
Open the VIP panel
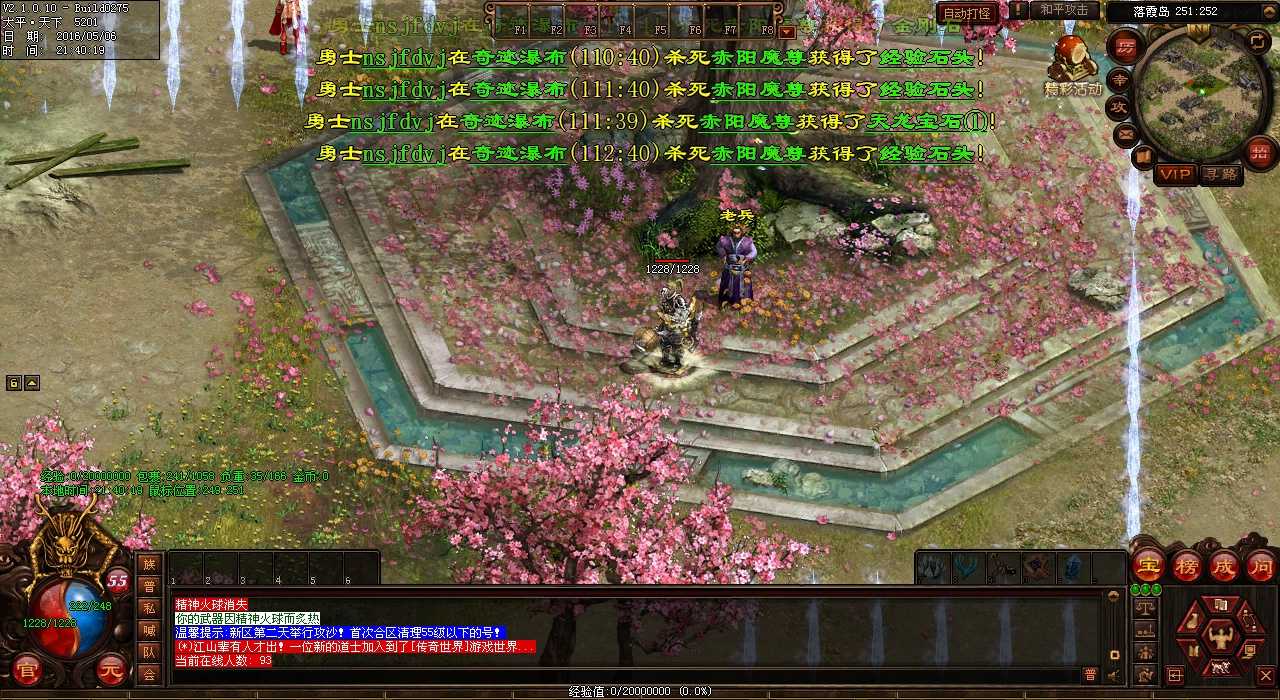[1175, 174]
